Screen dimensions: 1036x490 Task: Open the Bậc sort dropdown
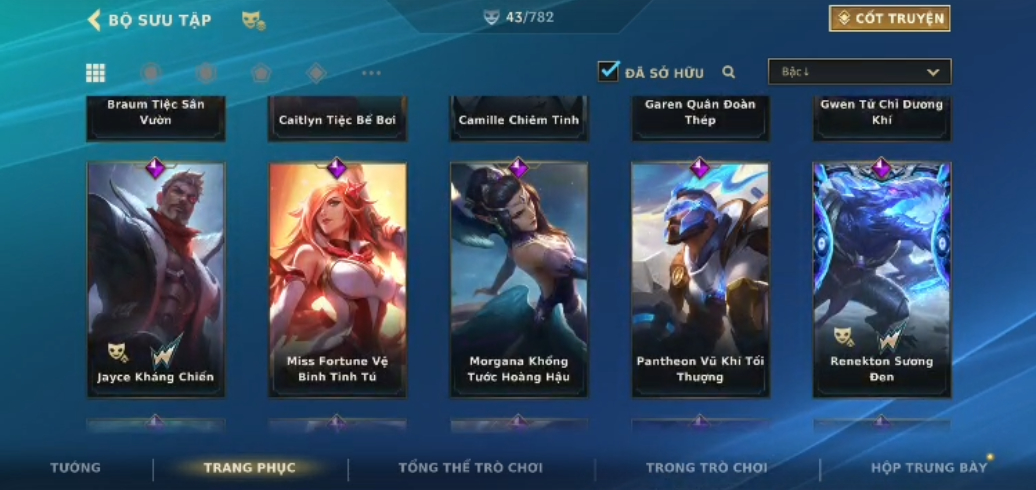(x=859, y=72)
